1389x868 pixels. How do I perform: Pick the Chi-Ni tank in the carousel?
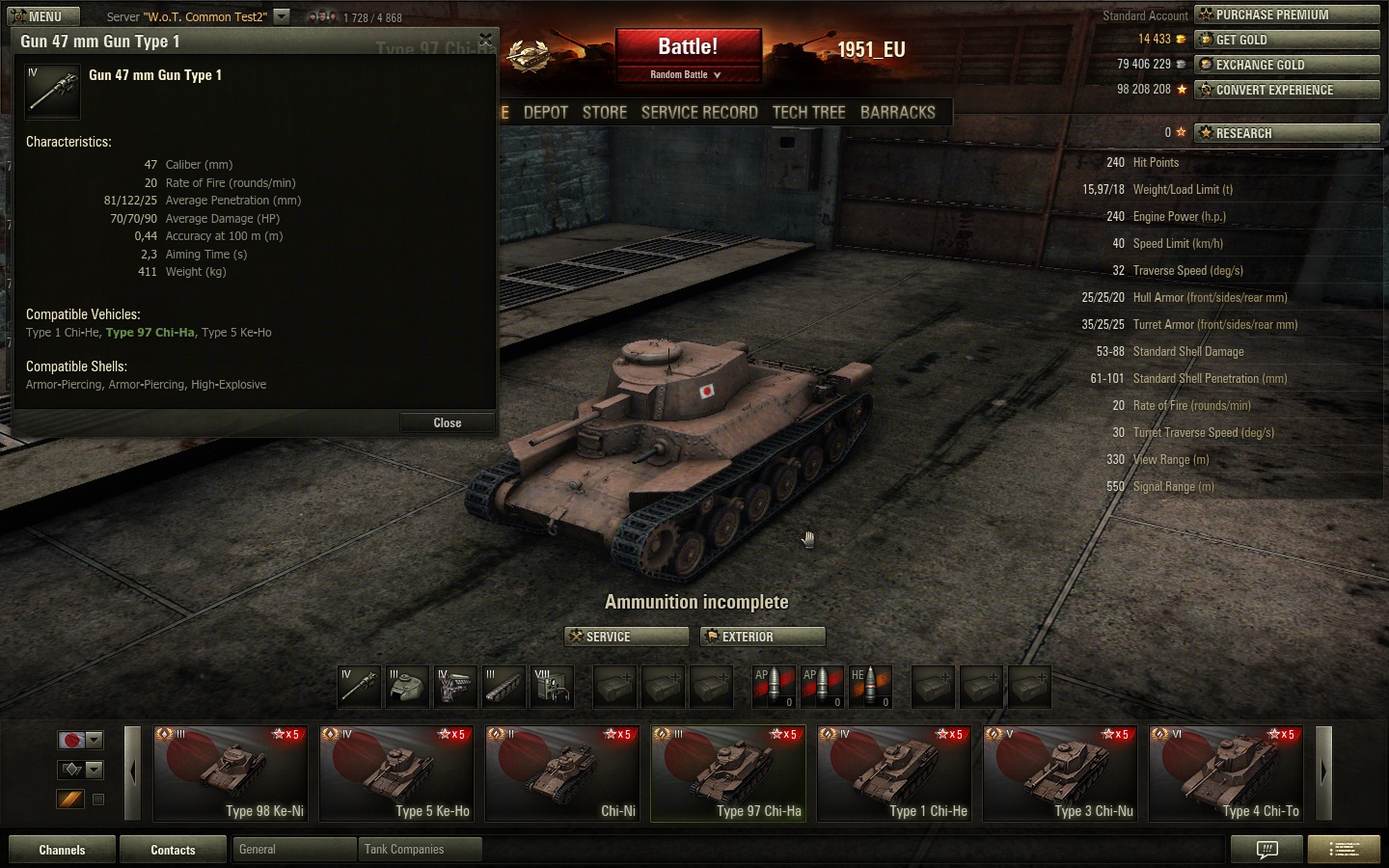562,773
